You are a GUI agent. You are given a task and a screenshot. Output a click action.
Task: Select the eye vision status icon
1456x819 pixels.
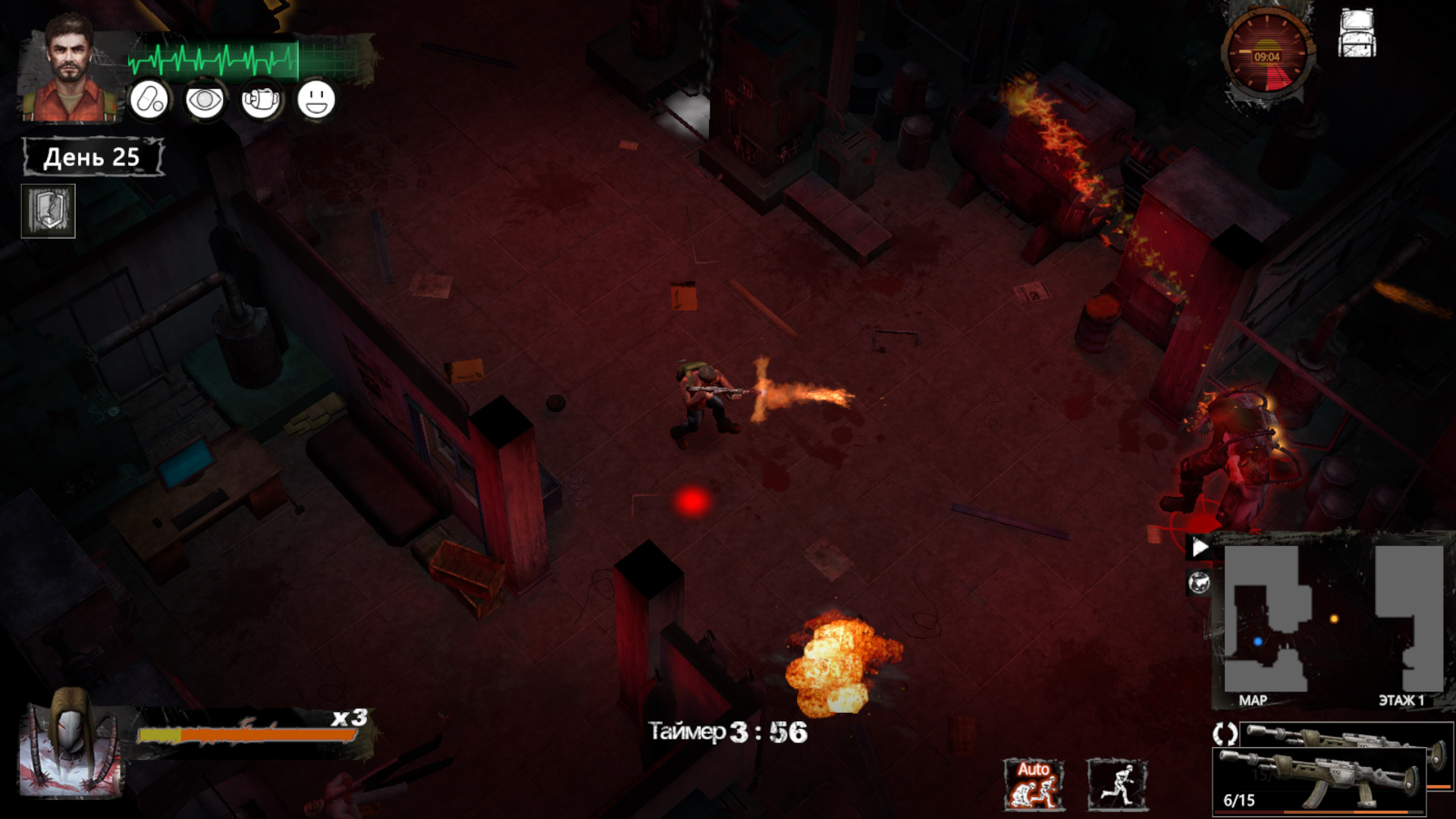click(205, 100)
